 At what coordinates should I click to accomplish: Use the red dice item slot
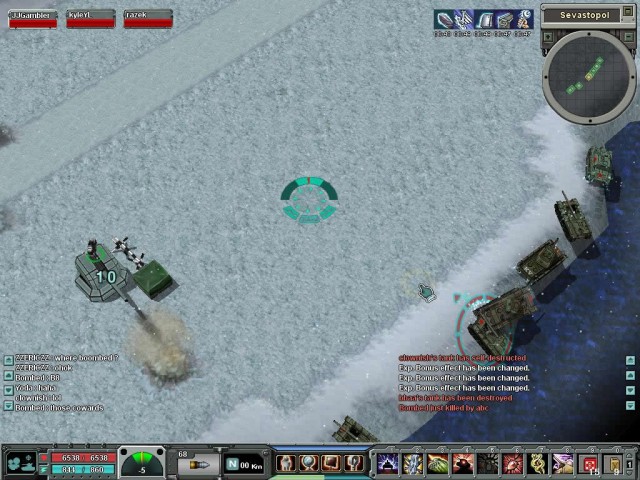(x=589, y=464)
